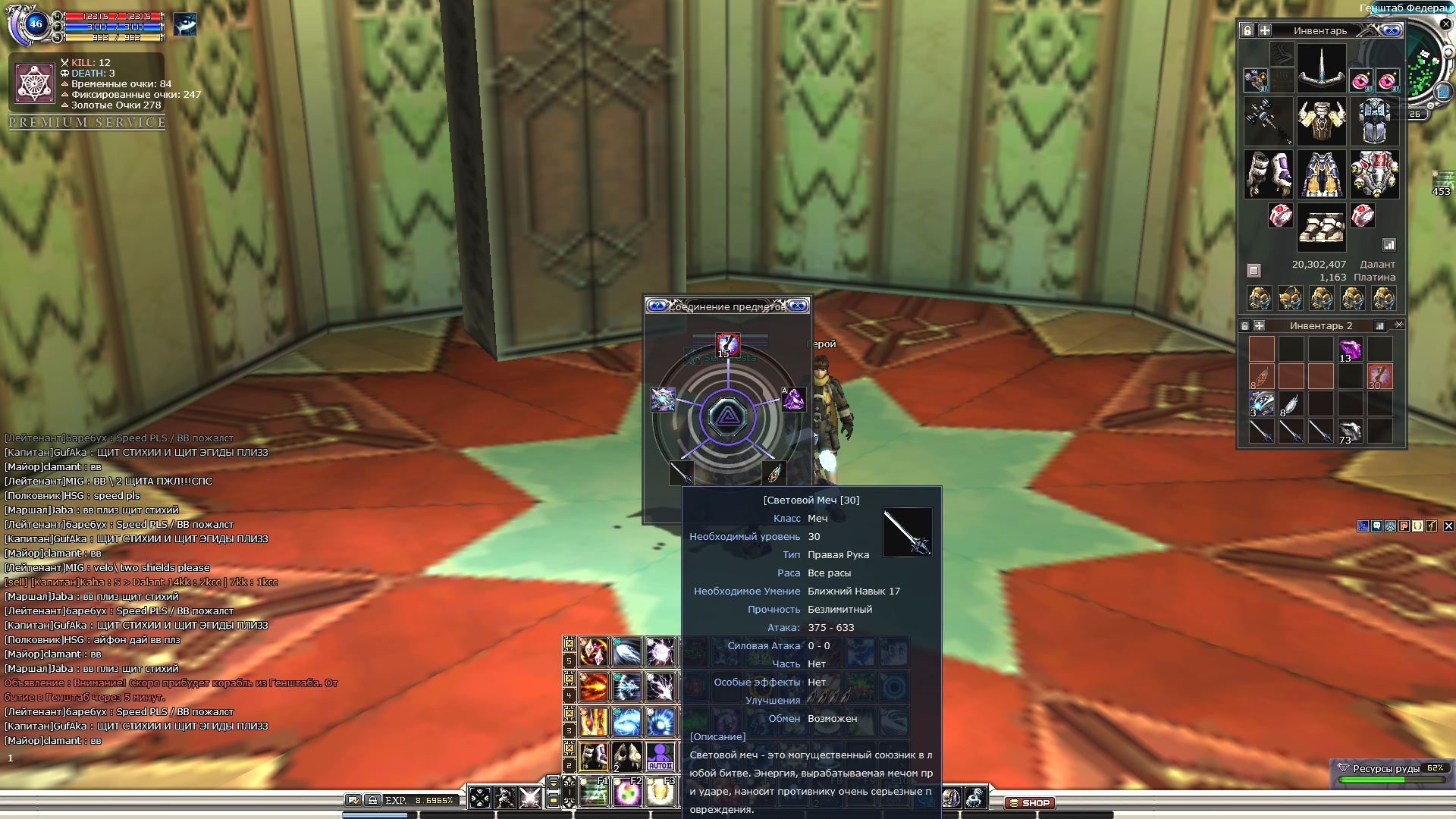1456x819 pixels.
Task: Click the equipped staff weapon slot
Action: [1268, 121]
